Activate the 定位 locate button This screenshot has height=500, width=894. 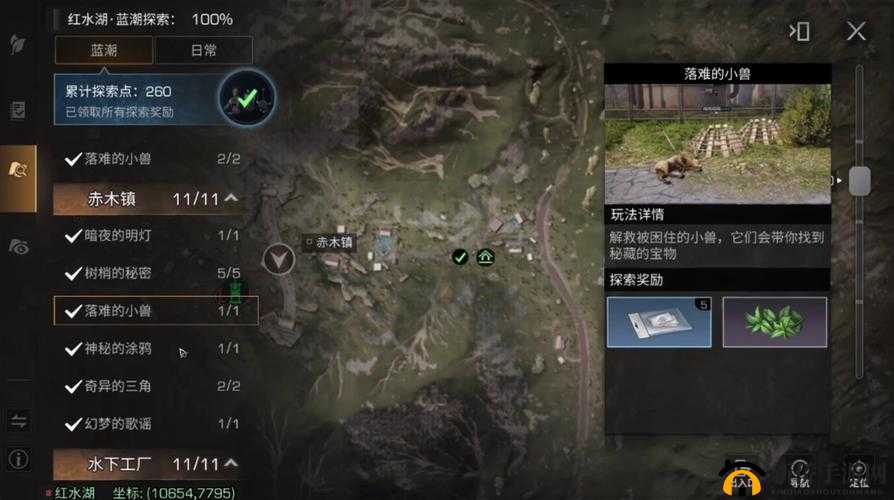[855, 473]
